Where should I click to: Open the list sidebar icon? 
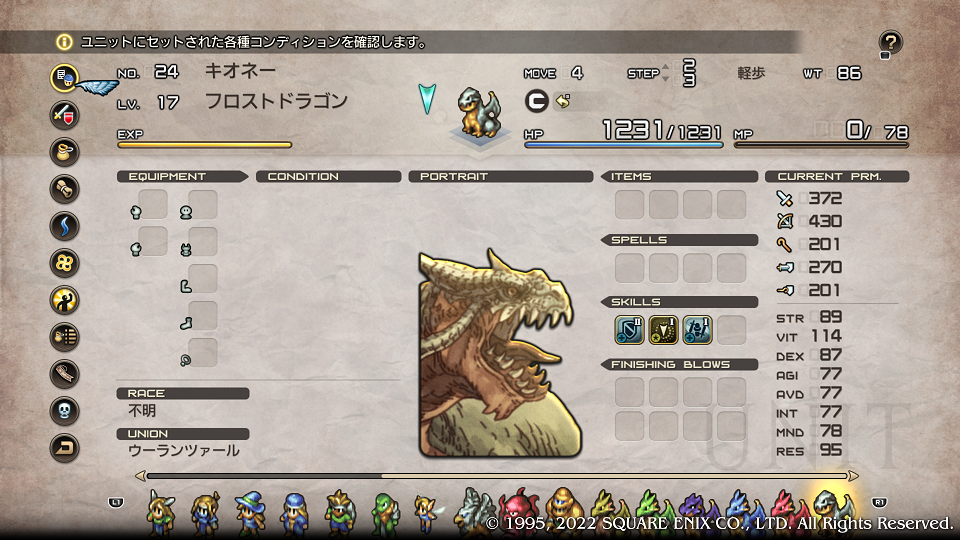(65, 336)
